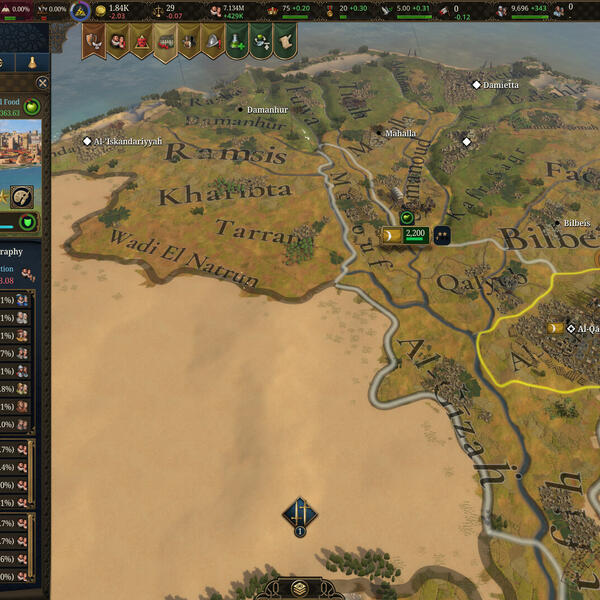Viewport: 600px width, 600px height.
Task: Click the round country emblem in top bar
Action: click(x=78, y=11)
